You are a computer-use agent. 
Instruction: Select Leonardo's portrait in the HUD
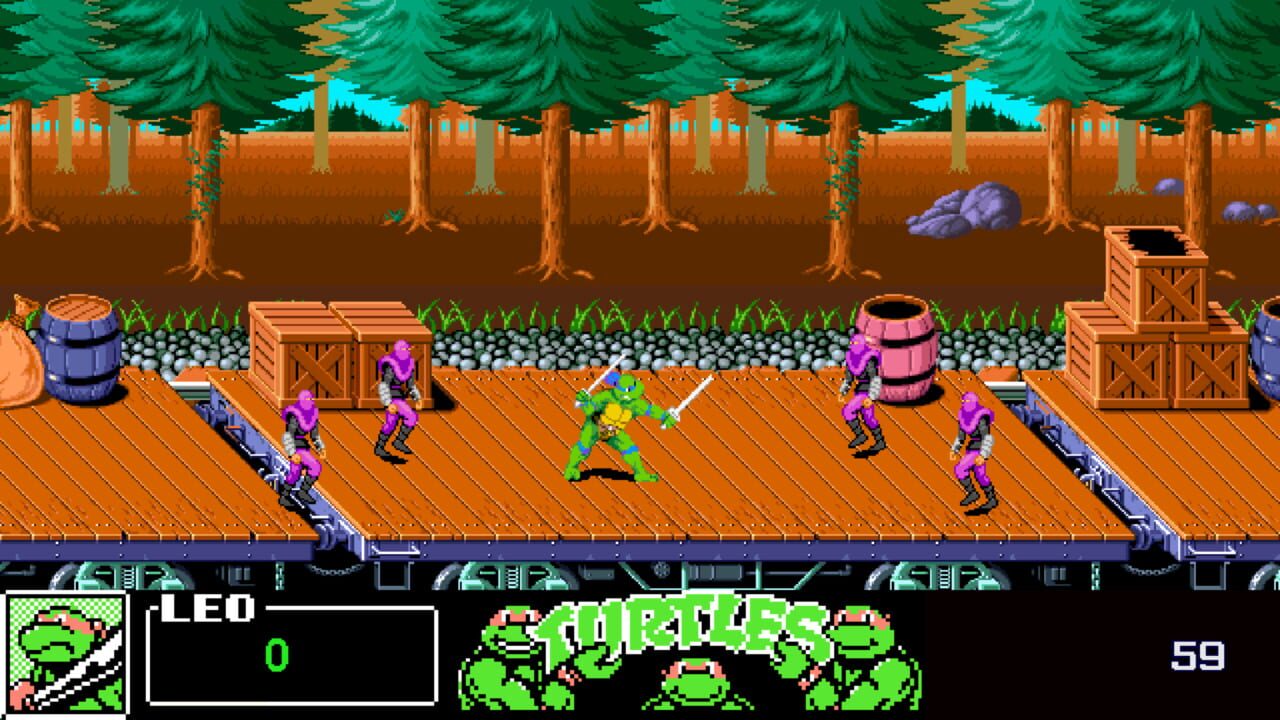coord(65,655)
